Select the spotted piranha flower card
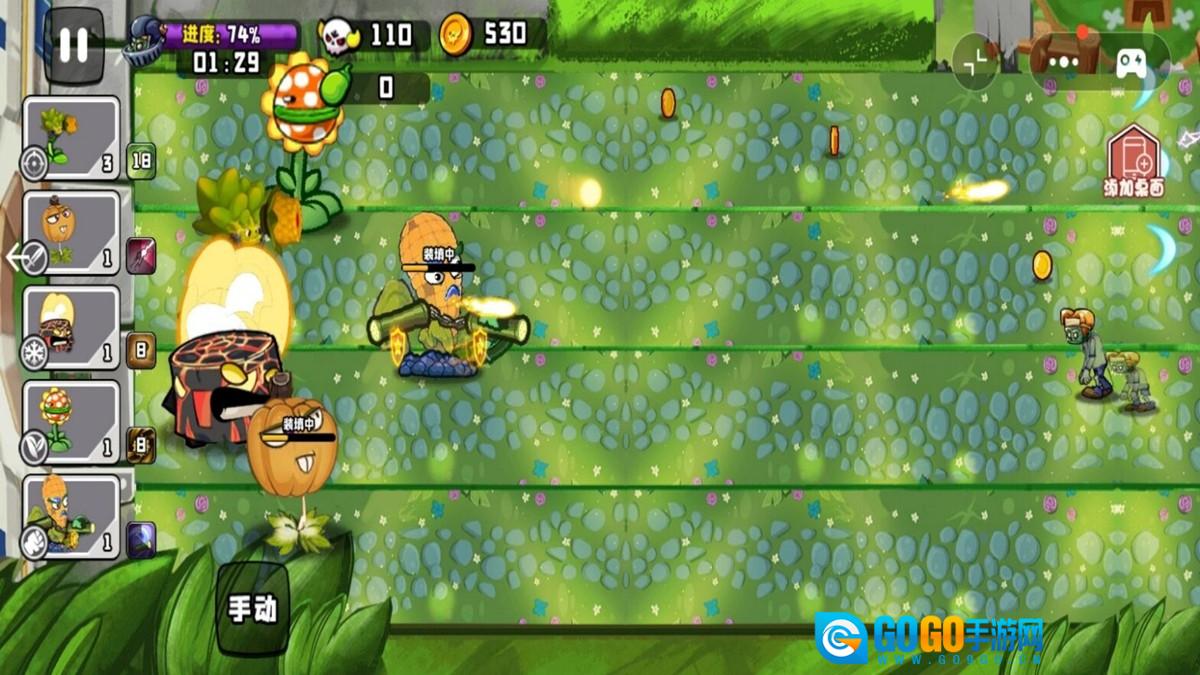1200x675 pixels. (x=70, y=421)
